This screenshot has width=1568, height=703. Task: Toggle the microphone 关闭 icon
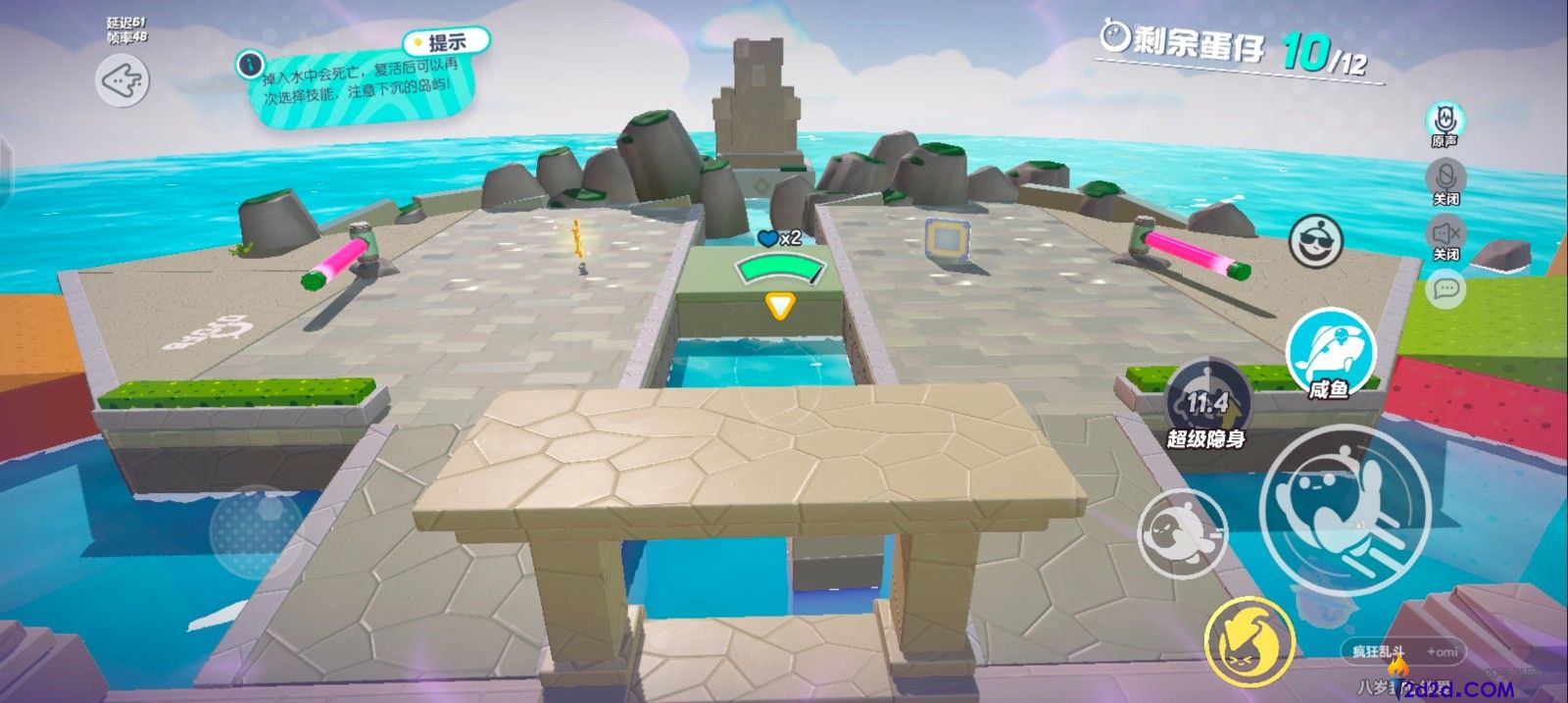click(1445, 179)
